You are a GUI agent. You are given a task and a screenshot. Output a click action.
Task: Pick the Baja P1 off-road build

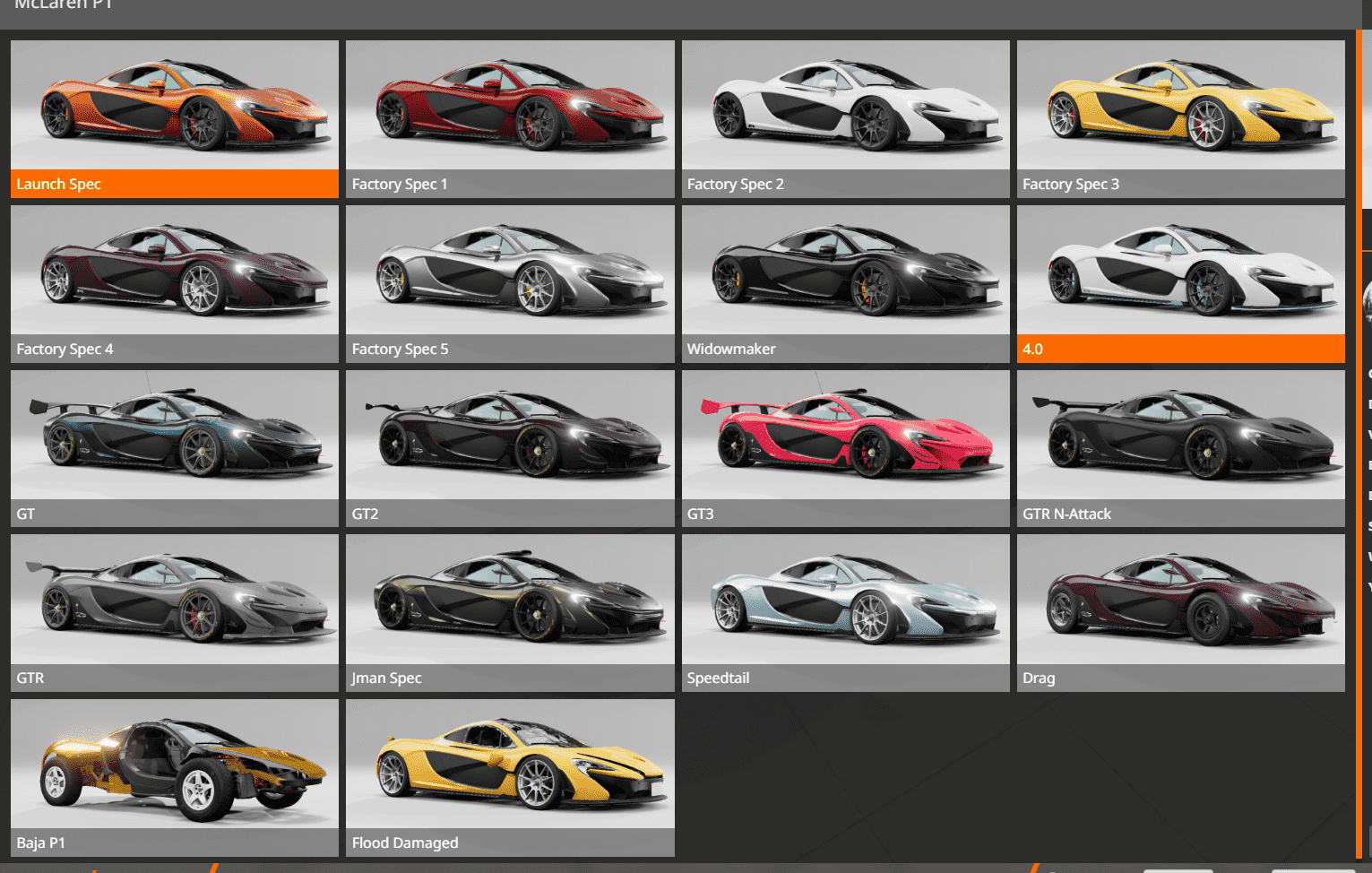tap(175, 777)
